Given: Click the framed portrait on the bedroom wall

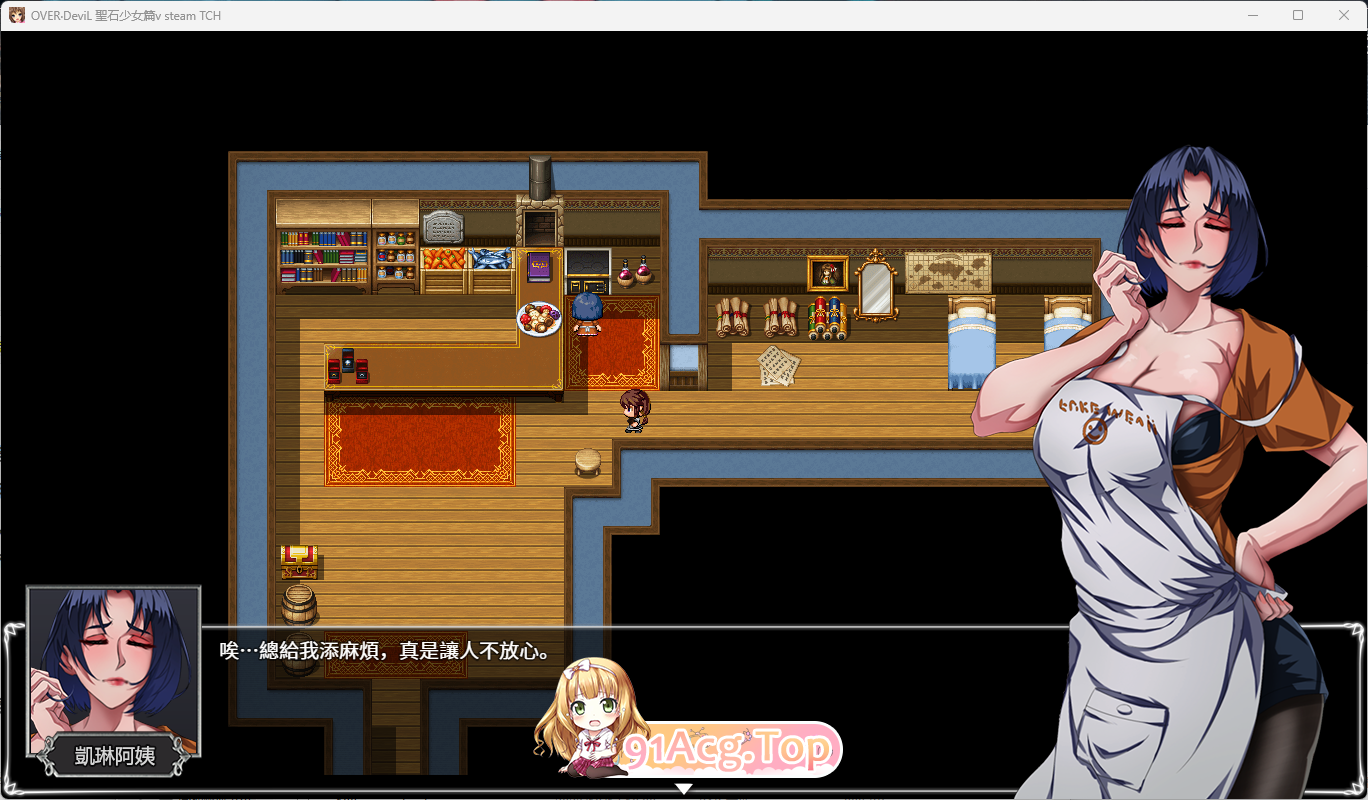Looking at the screenshot, I should 827,272.
